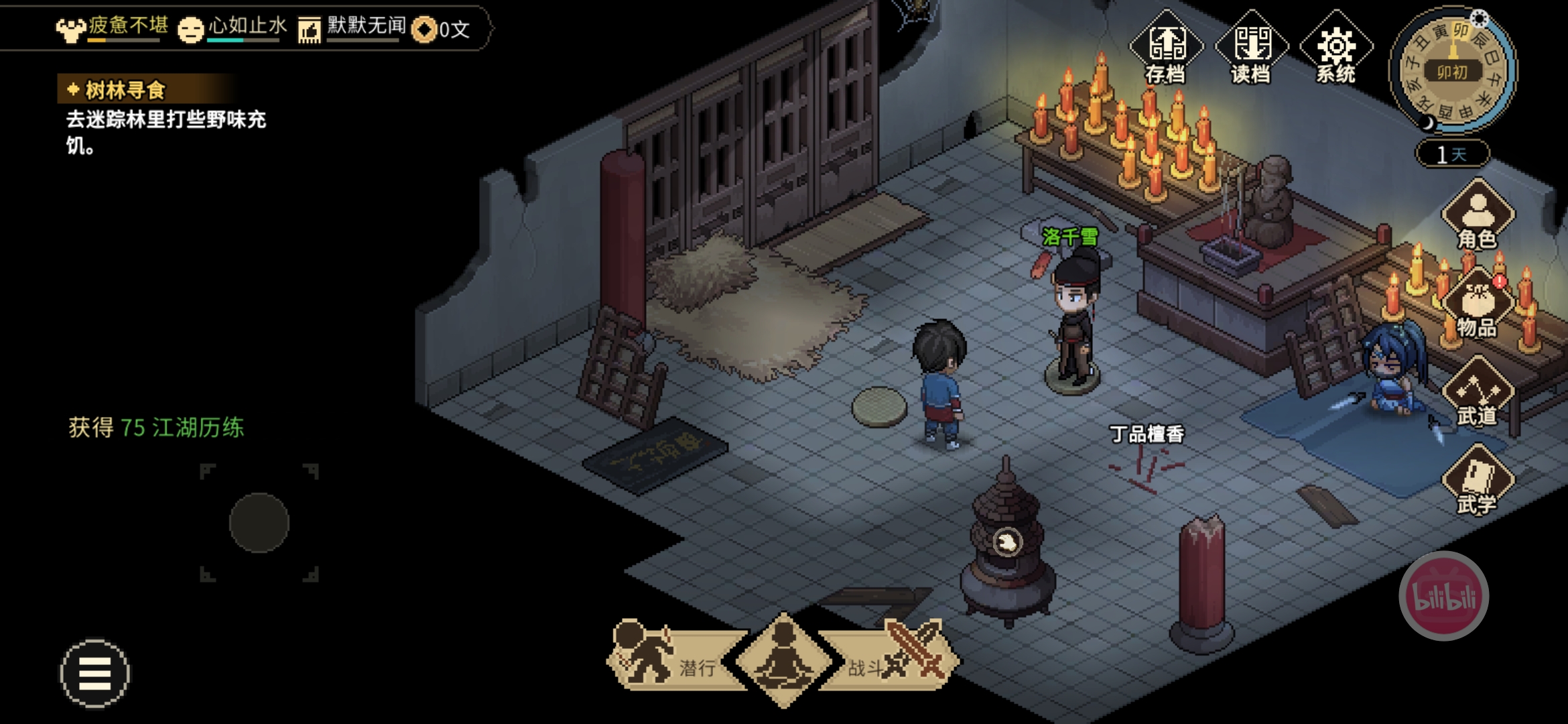Open the round hamburger menu button
Screen dimensions: 1568x724
(x=94, y=673)
